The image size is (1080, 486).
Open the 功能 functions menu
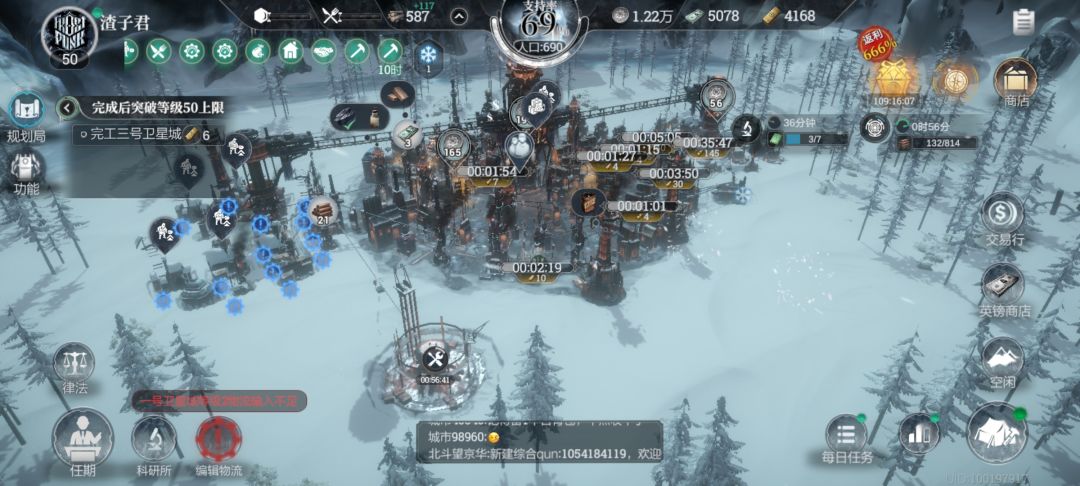[26, 170]
